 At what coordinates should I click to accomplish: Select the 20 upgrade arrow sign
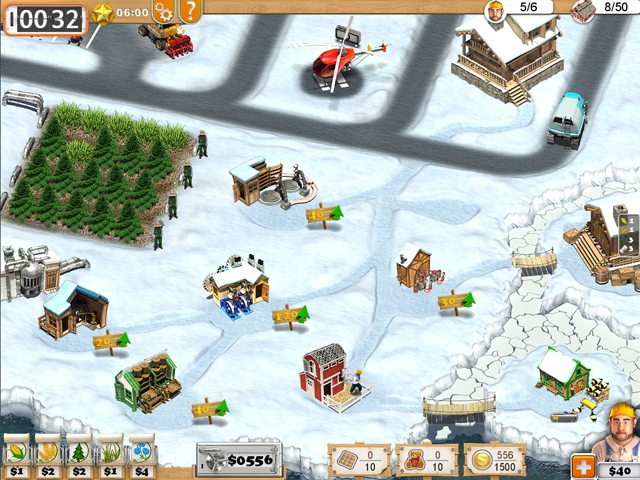coord(111,342)
